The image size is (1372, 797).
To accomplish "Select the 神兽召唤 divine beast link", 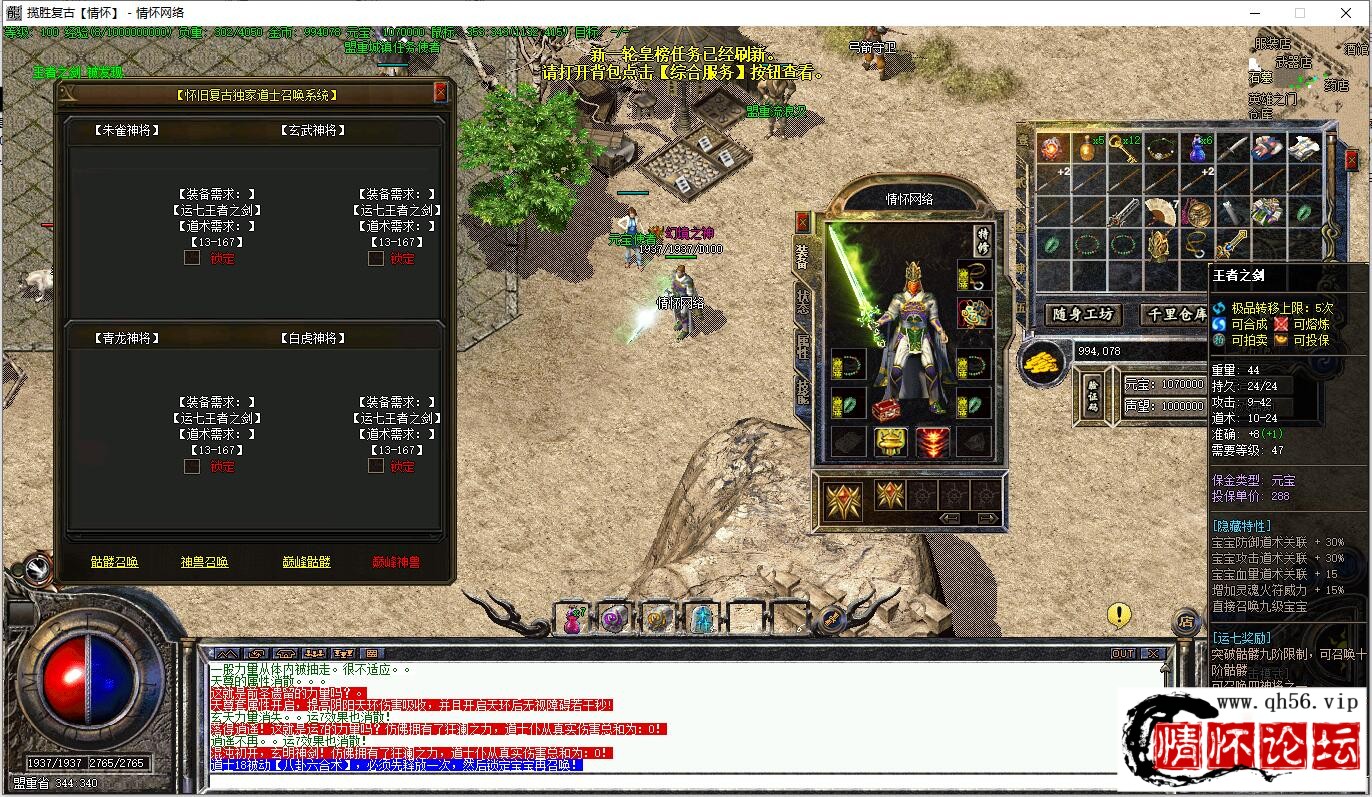I will [205, 562].
